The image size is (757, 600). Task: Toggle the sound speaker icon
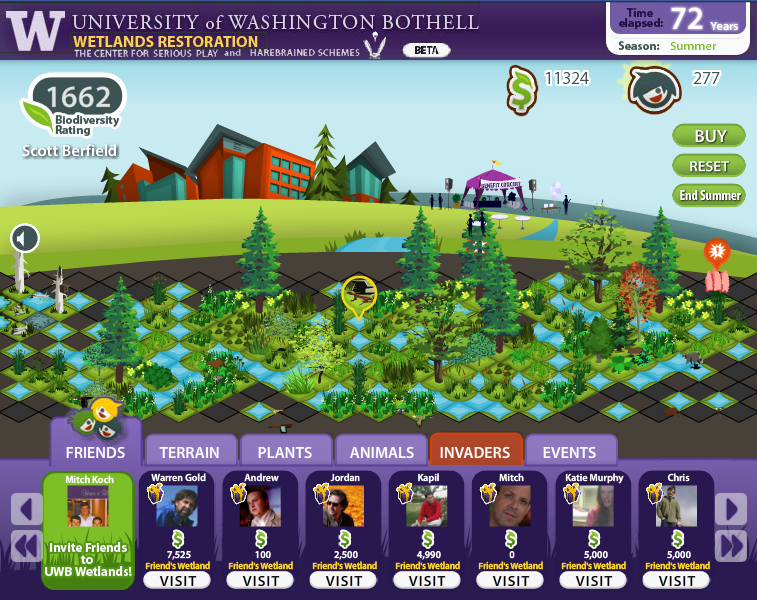25,238
